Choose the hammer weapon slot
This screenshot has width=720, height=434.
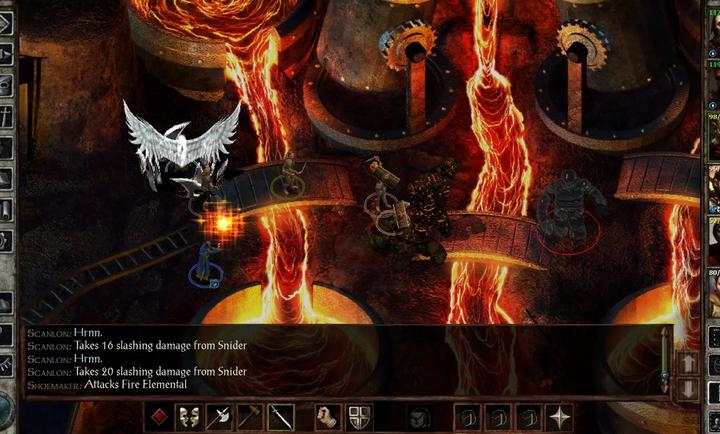(249, 416)
